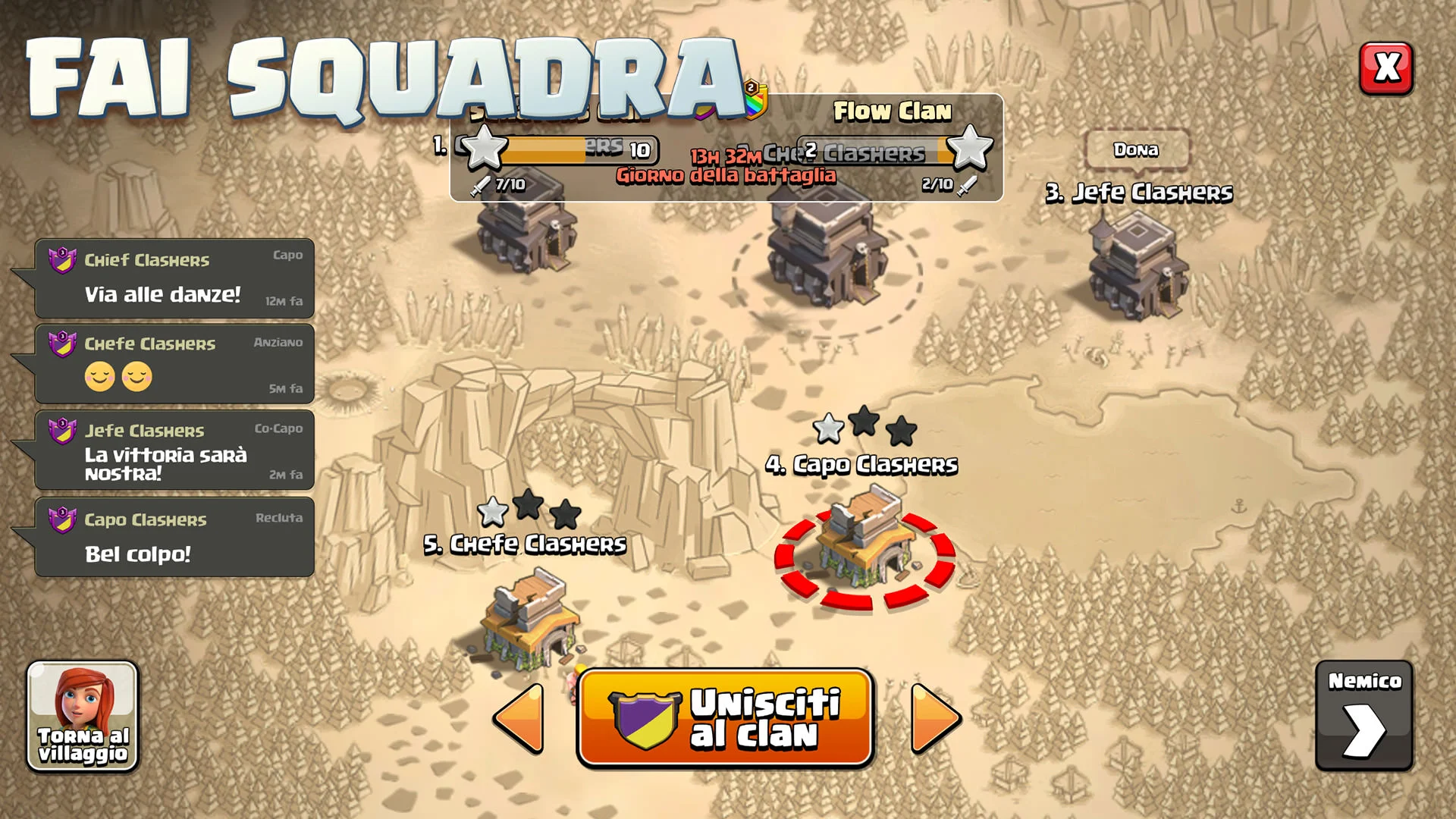Image resolution: width=1456 pixels, height=819 pixels.
Task: Tap the star emblem of Flow Clan
Action: point(971,149)
